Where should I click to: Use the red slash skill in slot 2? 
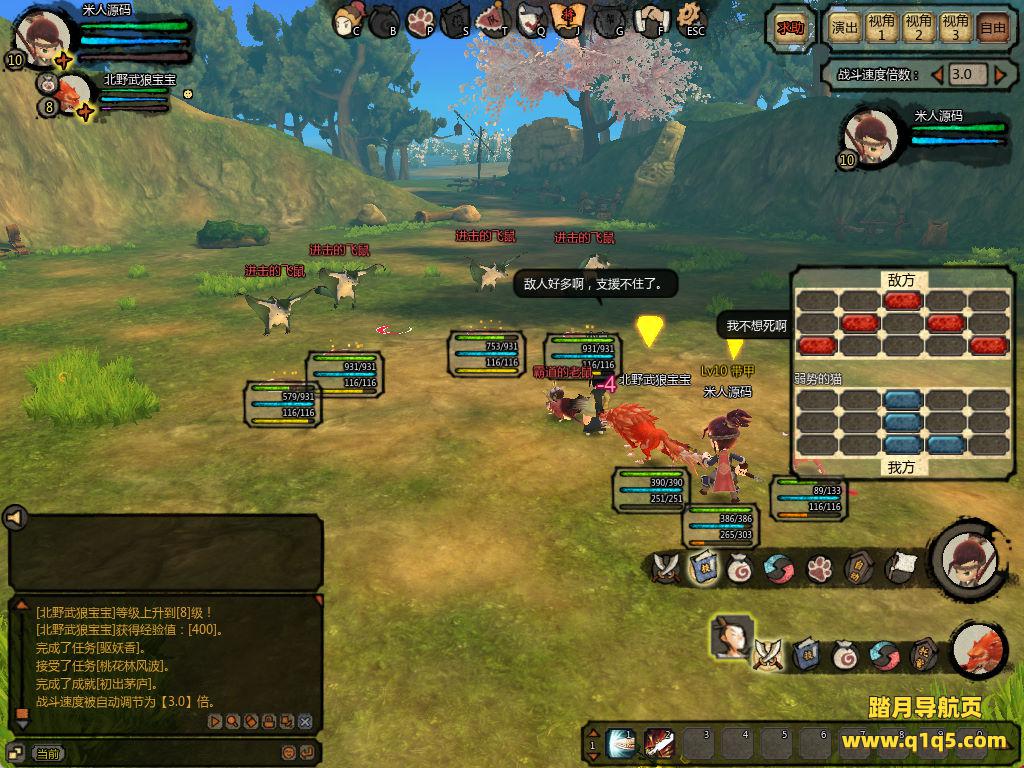(x=659, y=743)
